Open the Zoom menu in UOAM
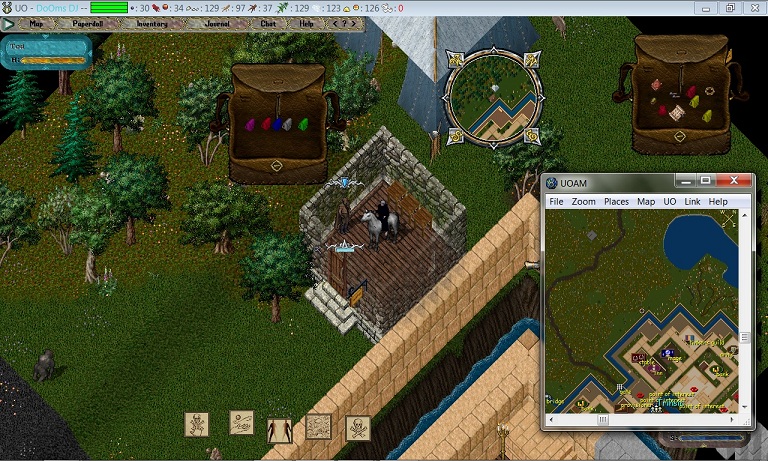Screen dimensions: 768x461 pos(584,202)
